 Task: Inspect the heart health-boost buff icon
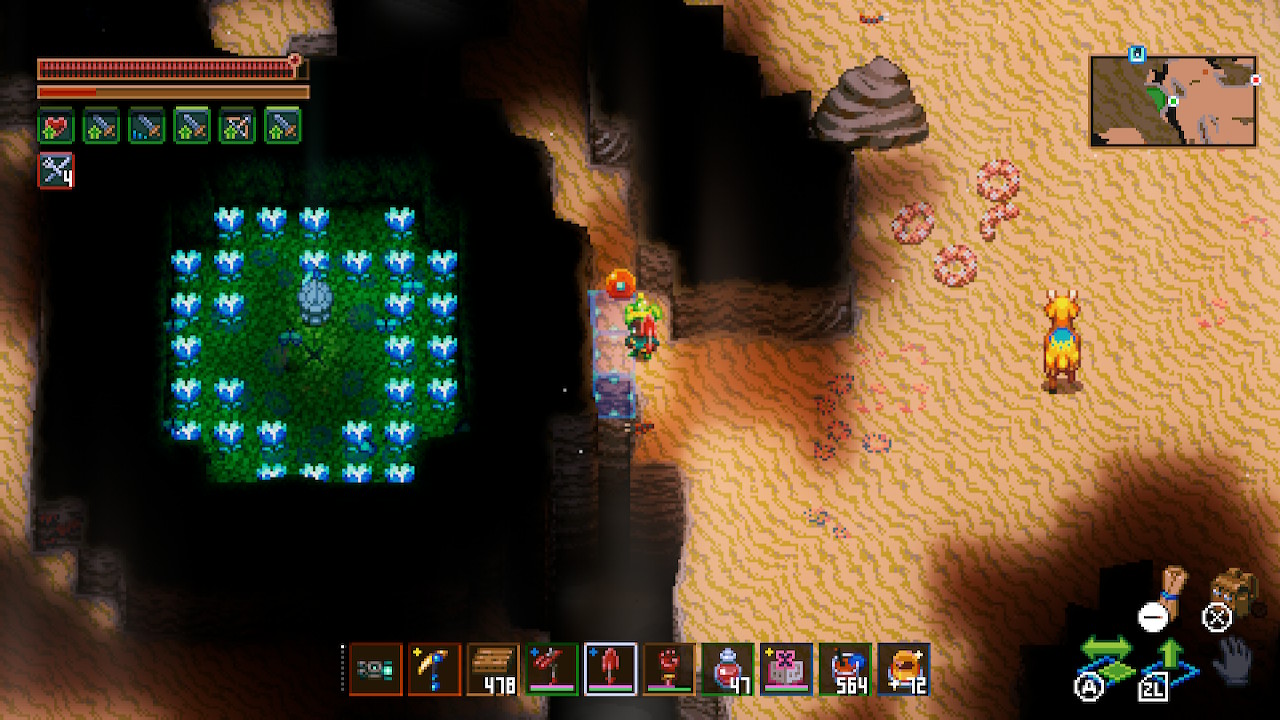[x=56, y=126]
